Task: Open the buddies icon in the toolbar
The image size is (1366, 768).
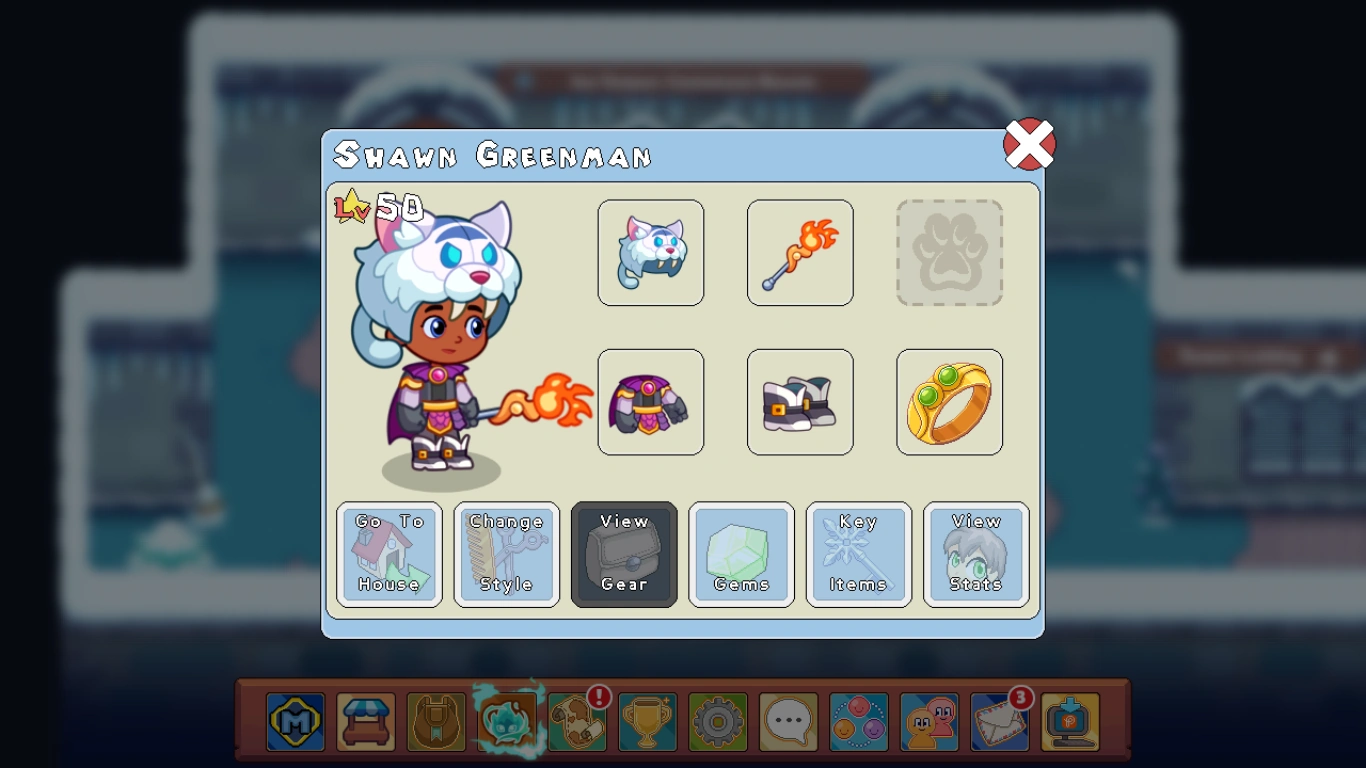Action: (x=929, y=721)
